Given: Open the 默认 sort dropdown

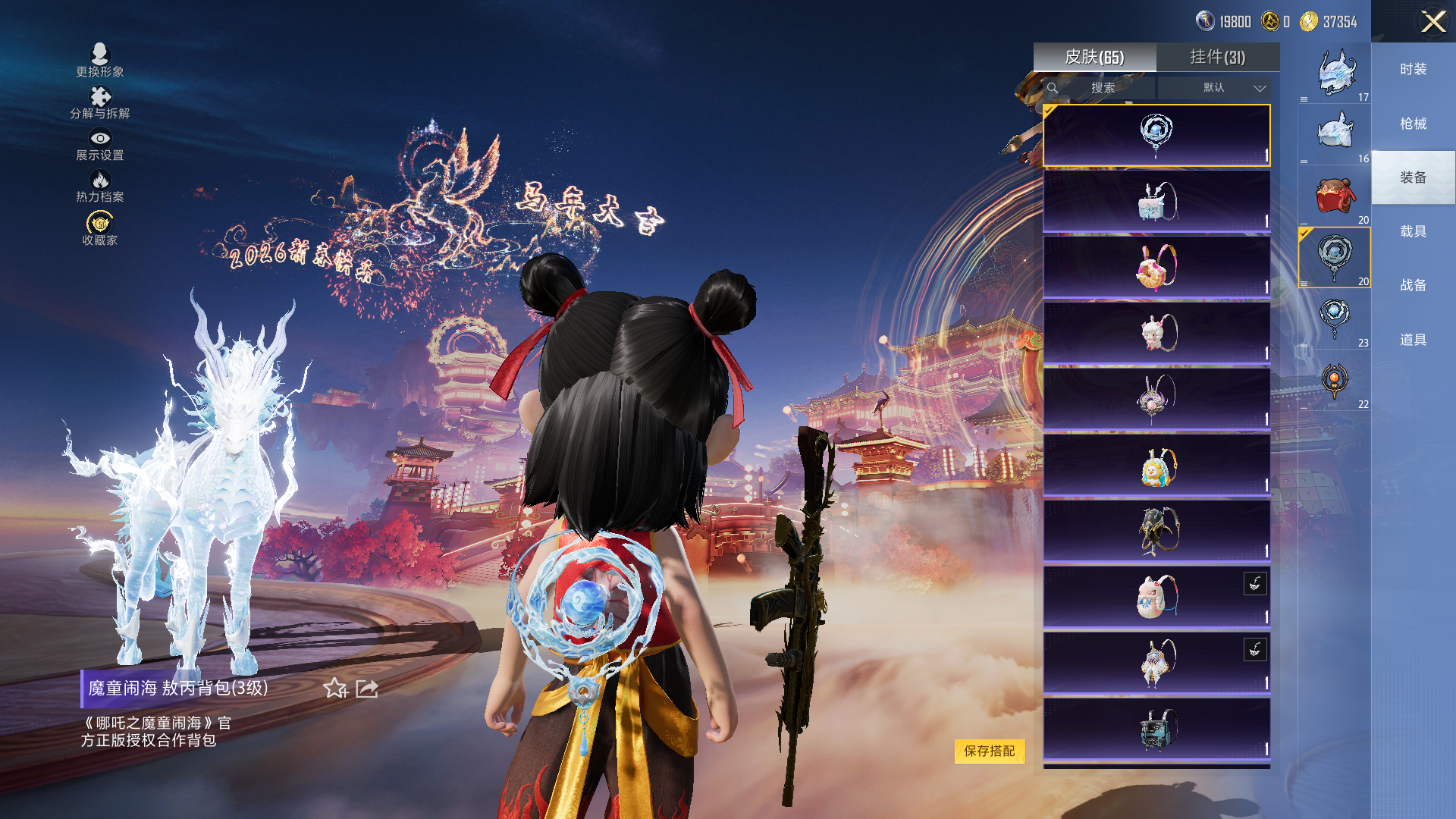Looking at the screenshot, I should point(1215,88).
